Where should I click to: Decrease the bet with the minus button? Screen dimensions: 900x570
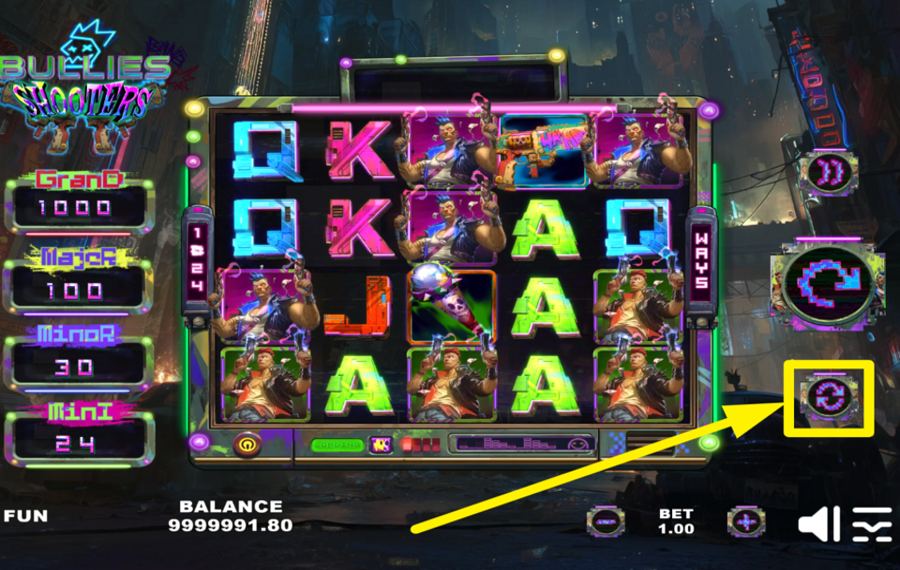click(606, 521)
